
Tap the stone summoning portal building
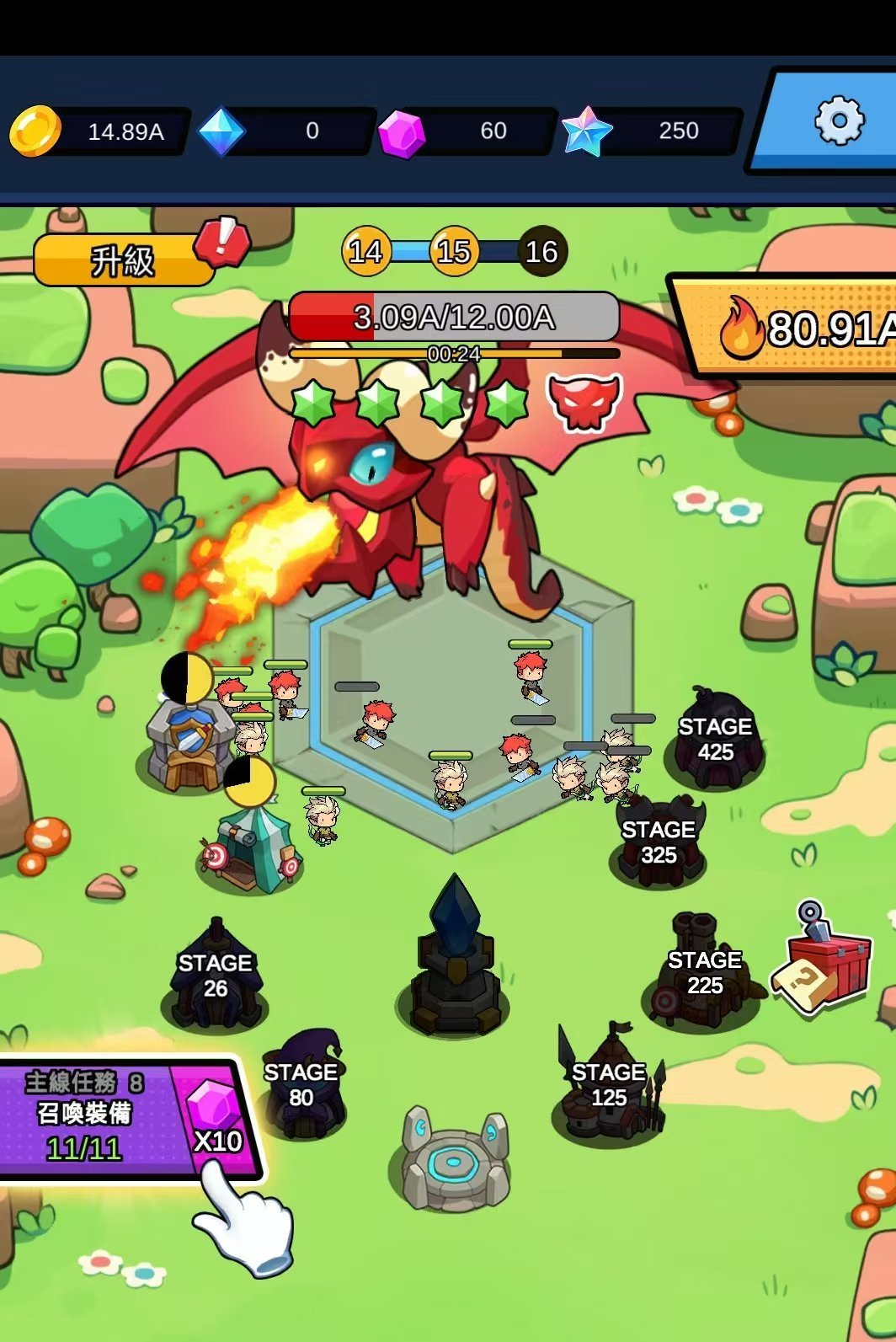(455, 1160)
